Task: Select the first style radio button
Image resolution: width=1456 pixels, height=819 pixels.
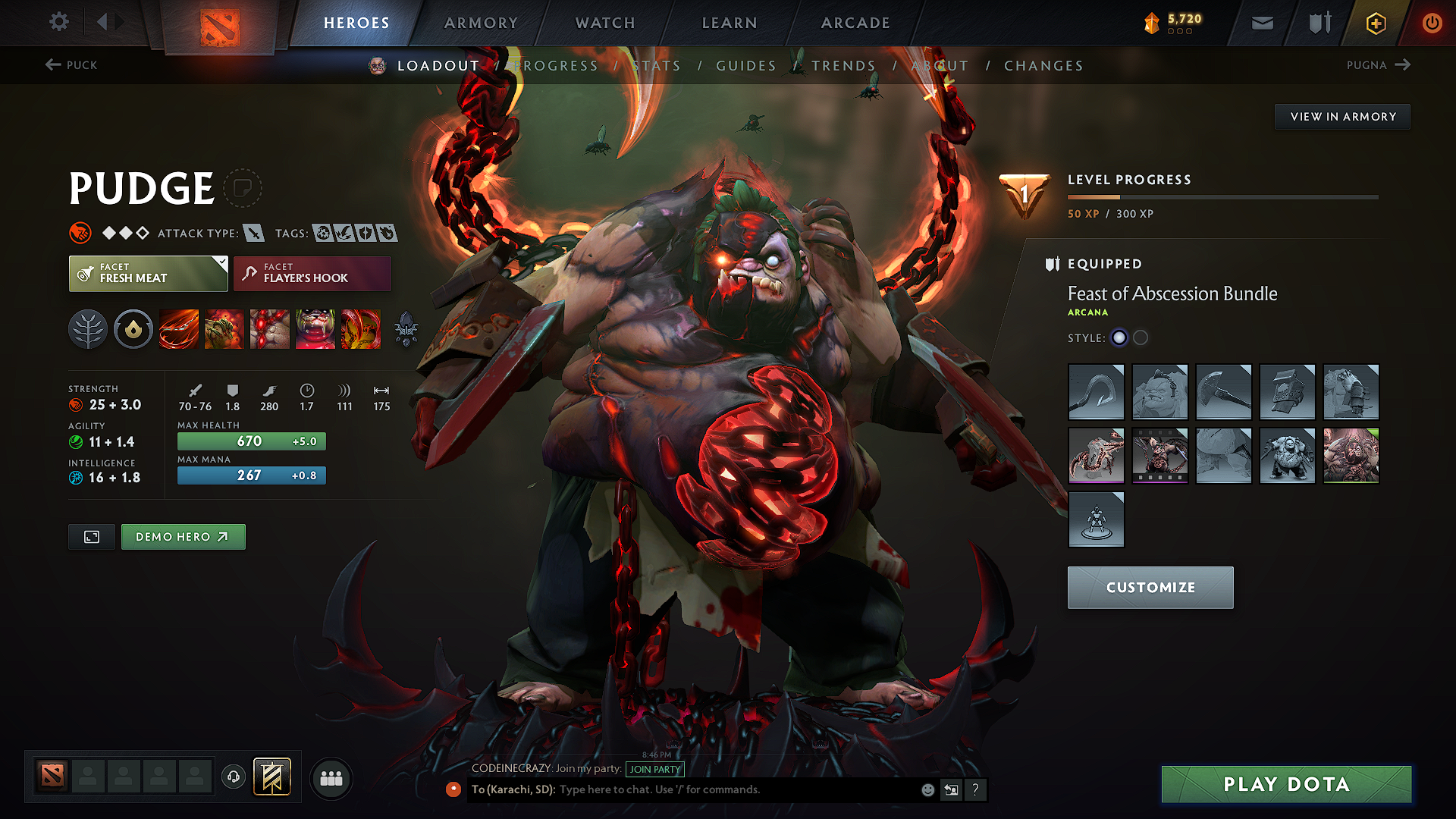Action: tap(1119, 337)
